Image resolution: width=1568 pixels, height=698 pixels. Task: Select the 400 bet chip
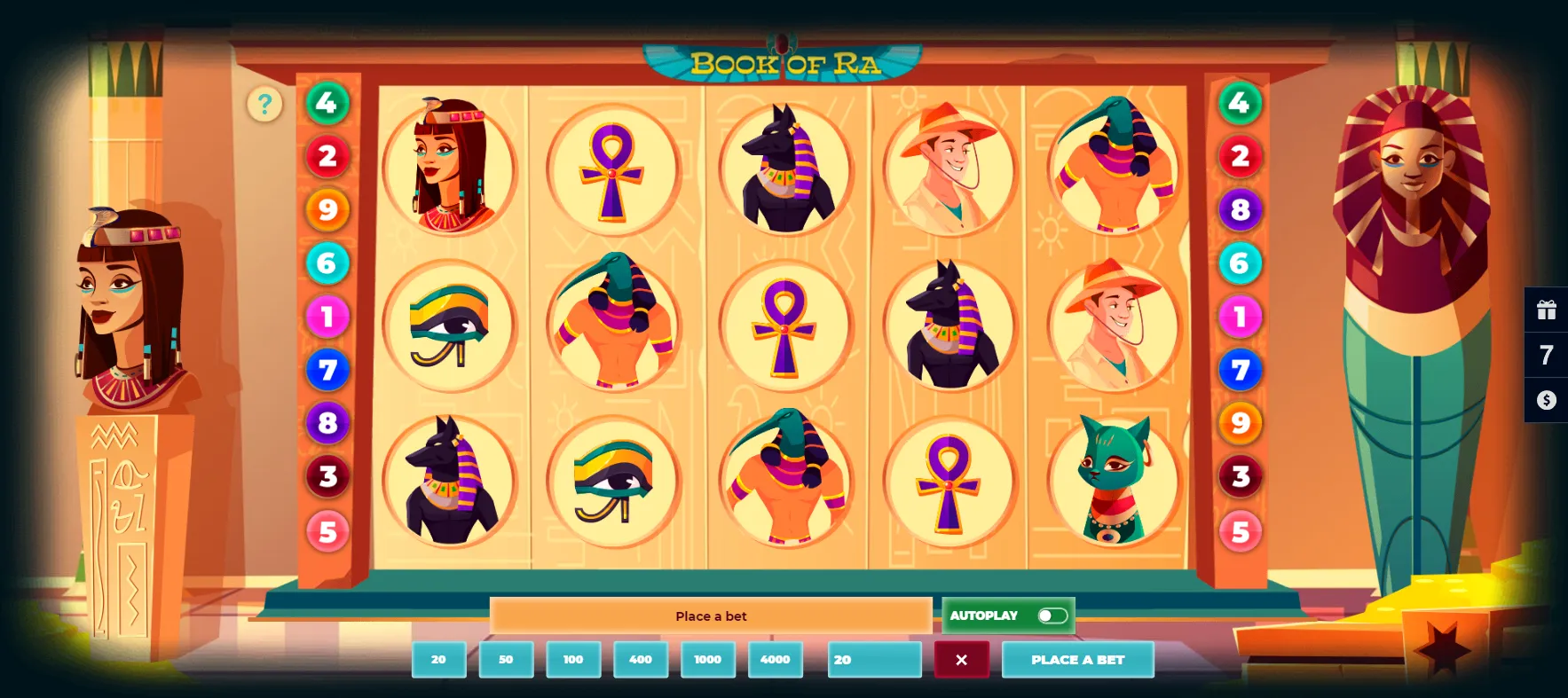tap(641, 659)
